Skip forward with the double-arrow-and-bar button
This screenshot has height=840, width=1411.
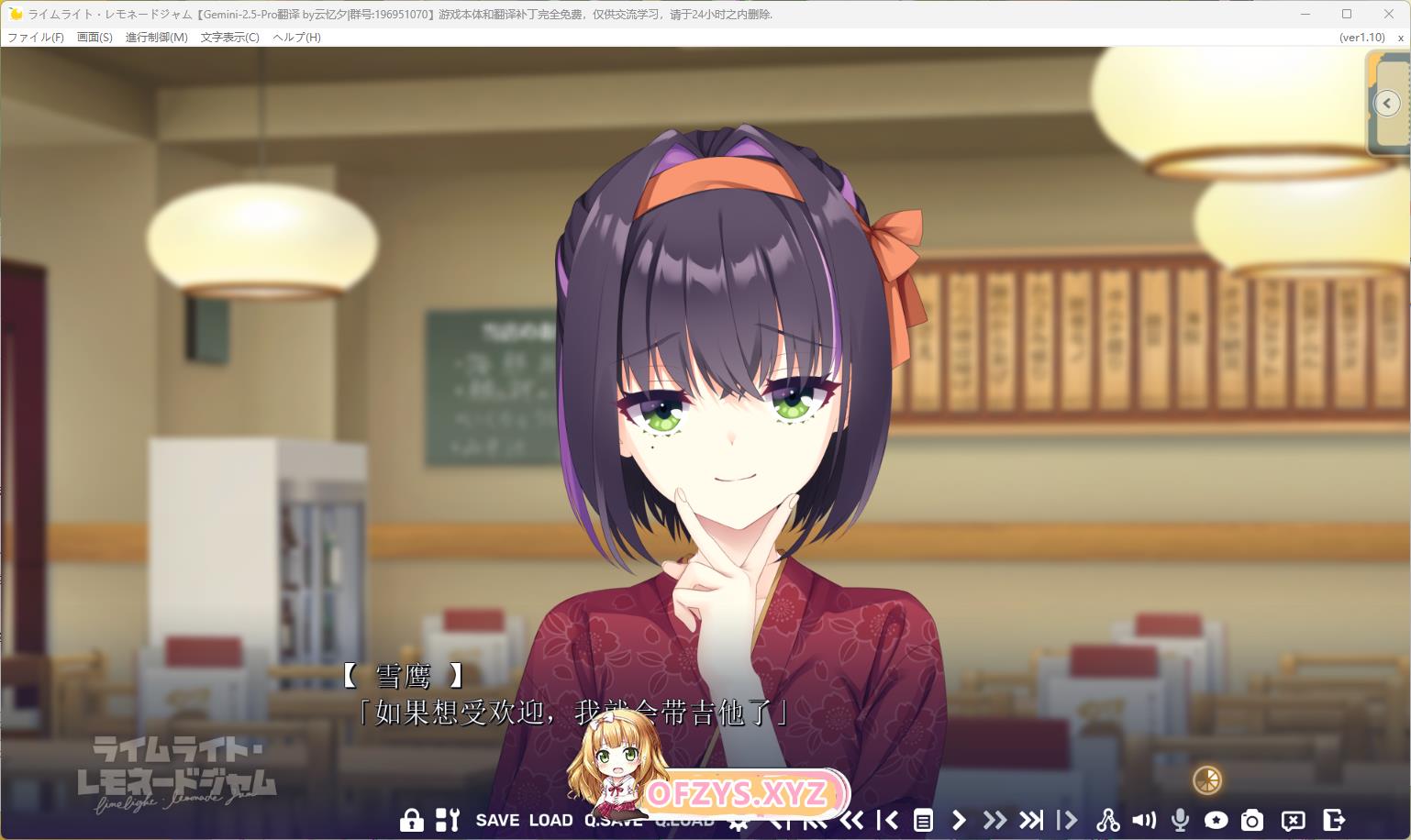(x=1031, y=820)
